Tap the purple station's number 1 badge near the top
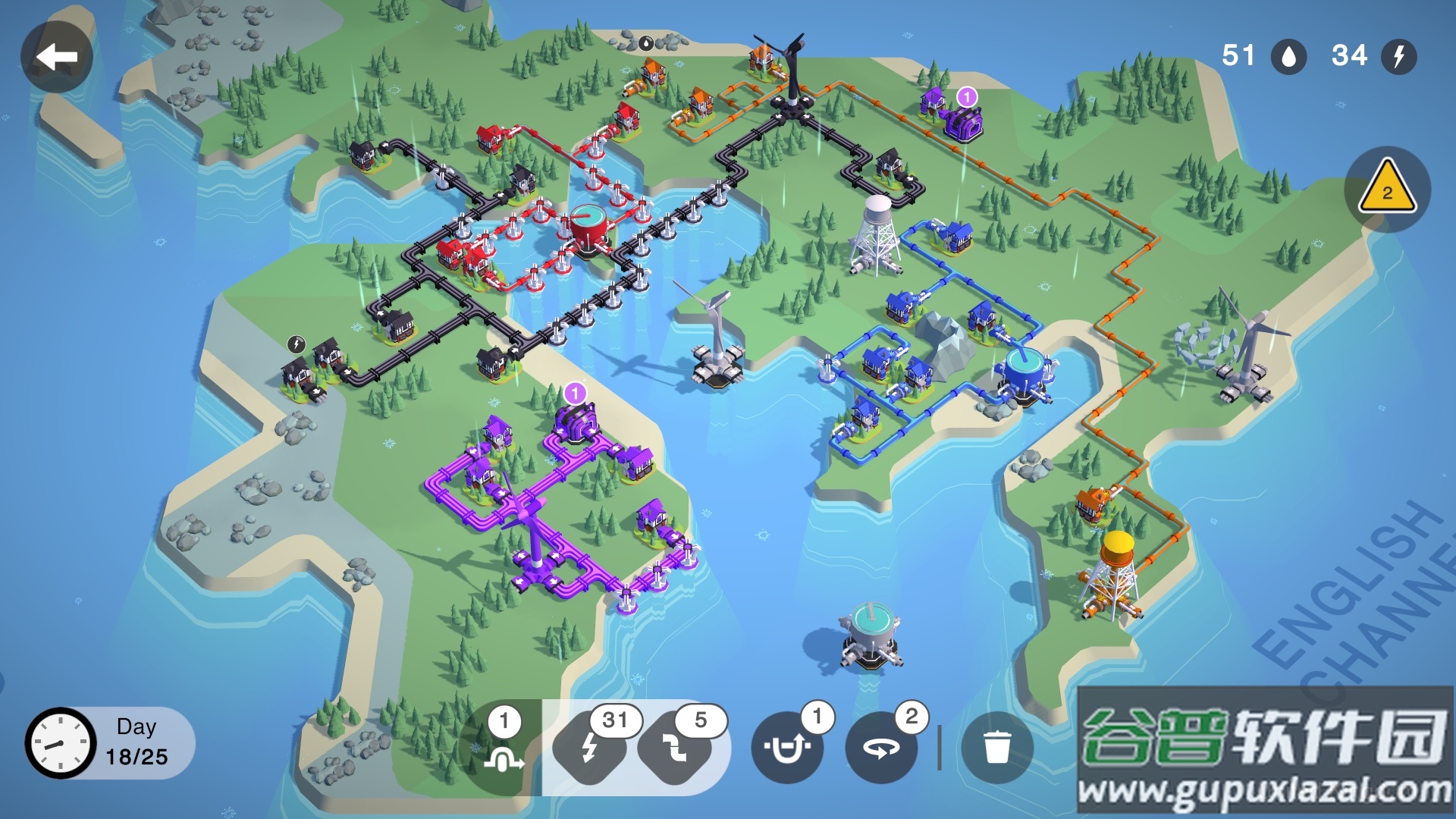 click(x=967, y=97)
